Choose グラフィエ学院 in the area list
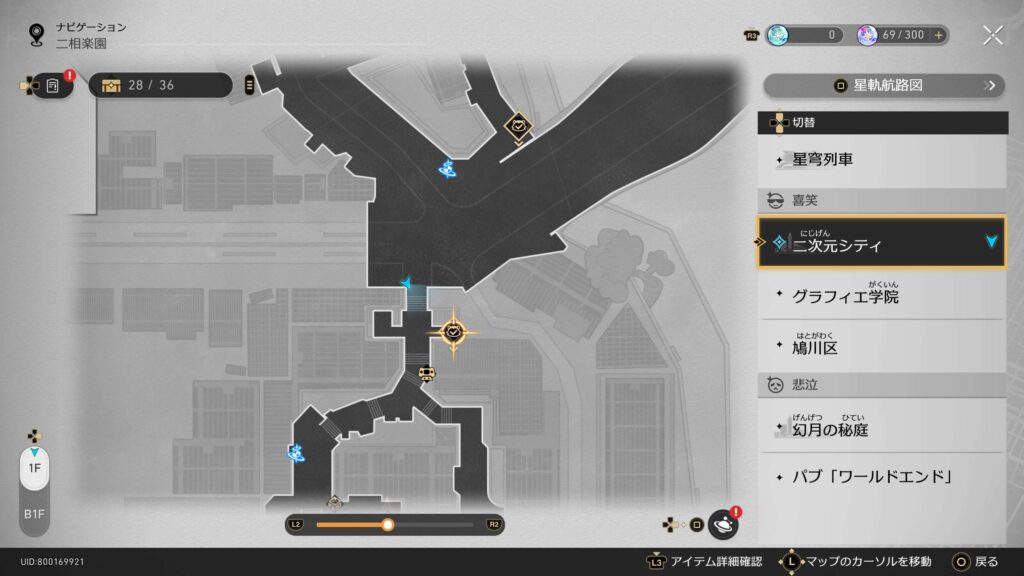The width and height of the screenshot is (1024, 576). [882, 296]
